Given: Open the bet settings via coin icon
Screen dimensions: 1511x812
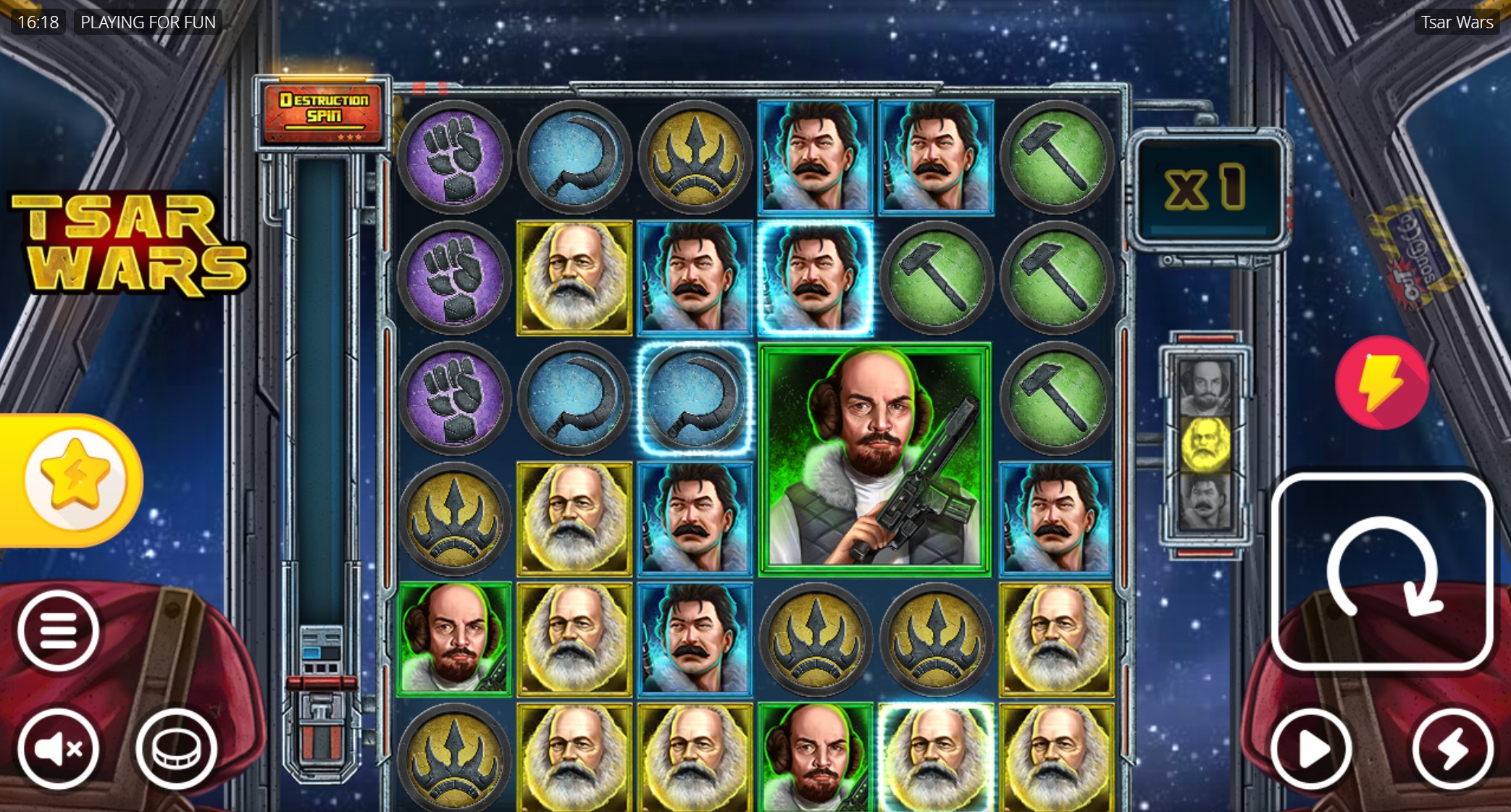Looking at the screenshot, I should [x=176, y=750].
